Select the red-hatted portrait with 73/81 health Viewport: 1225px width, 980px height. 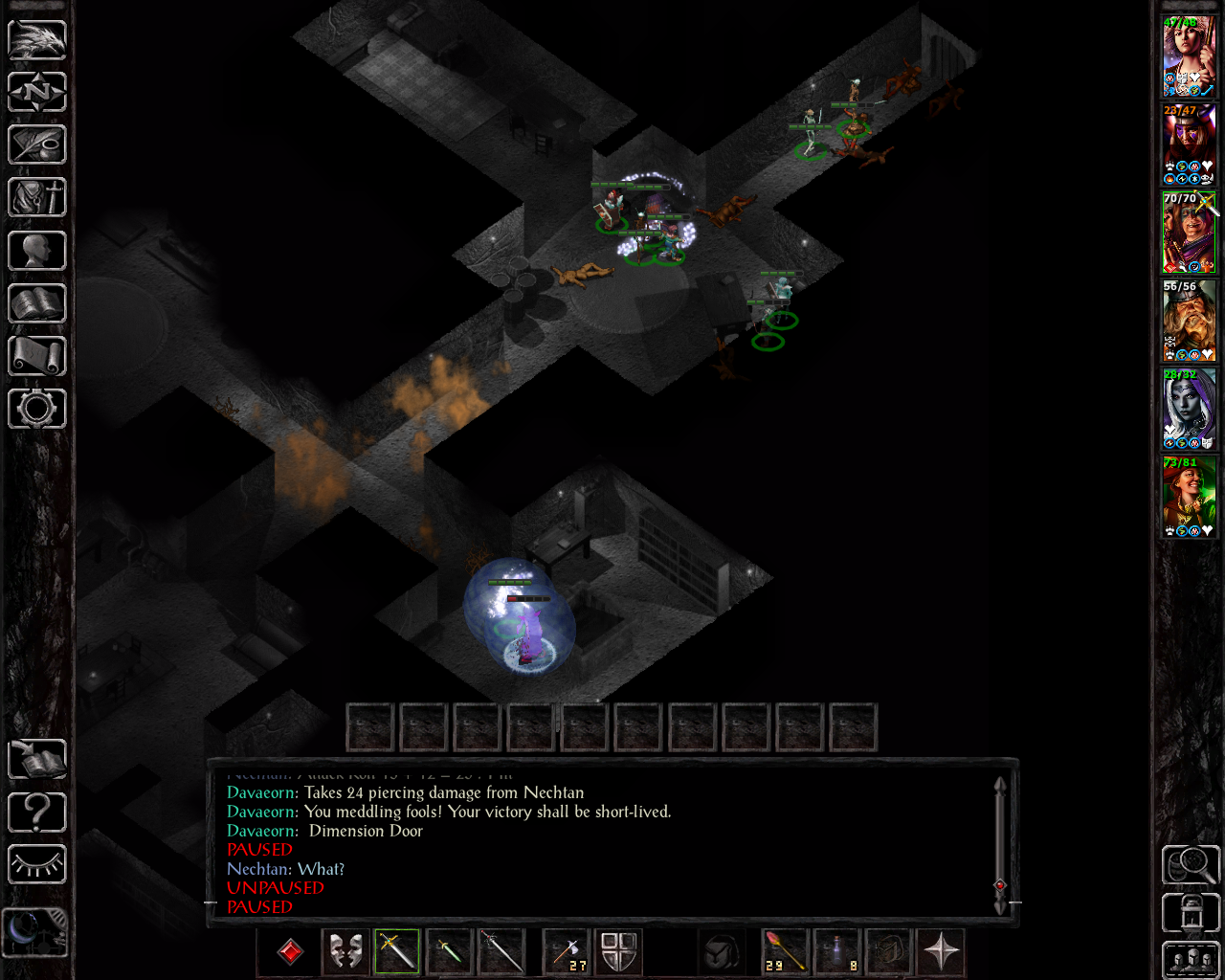pos(1189,497)
